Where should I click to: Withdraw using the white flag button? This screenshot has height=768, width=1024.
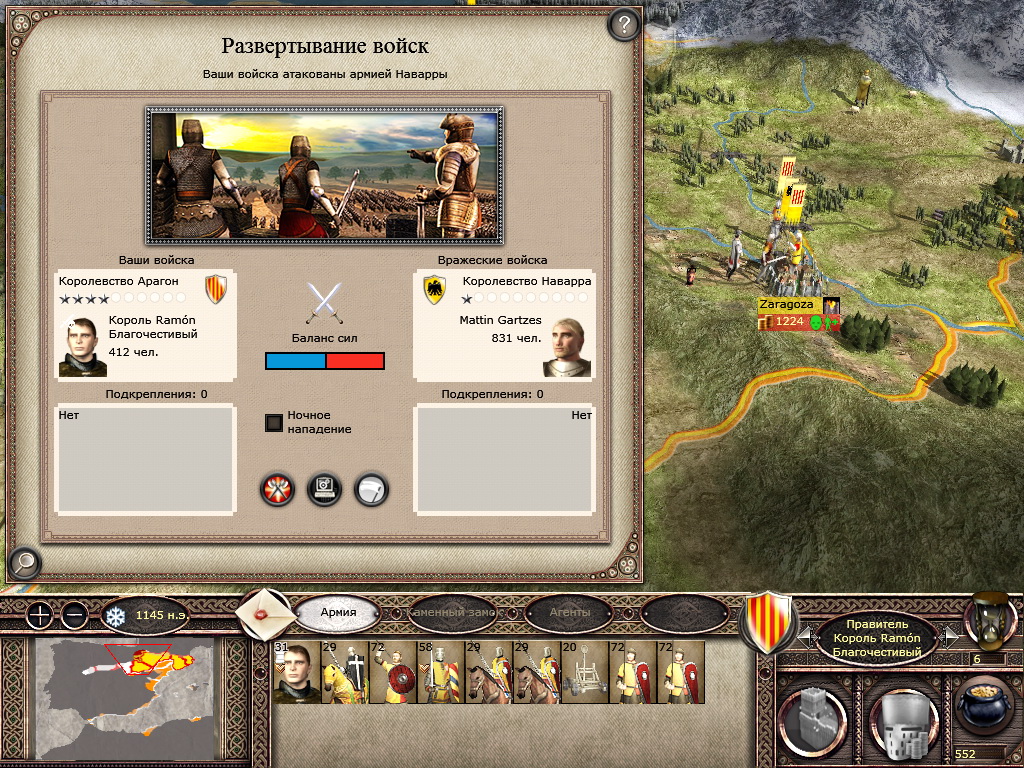point(371,489)
